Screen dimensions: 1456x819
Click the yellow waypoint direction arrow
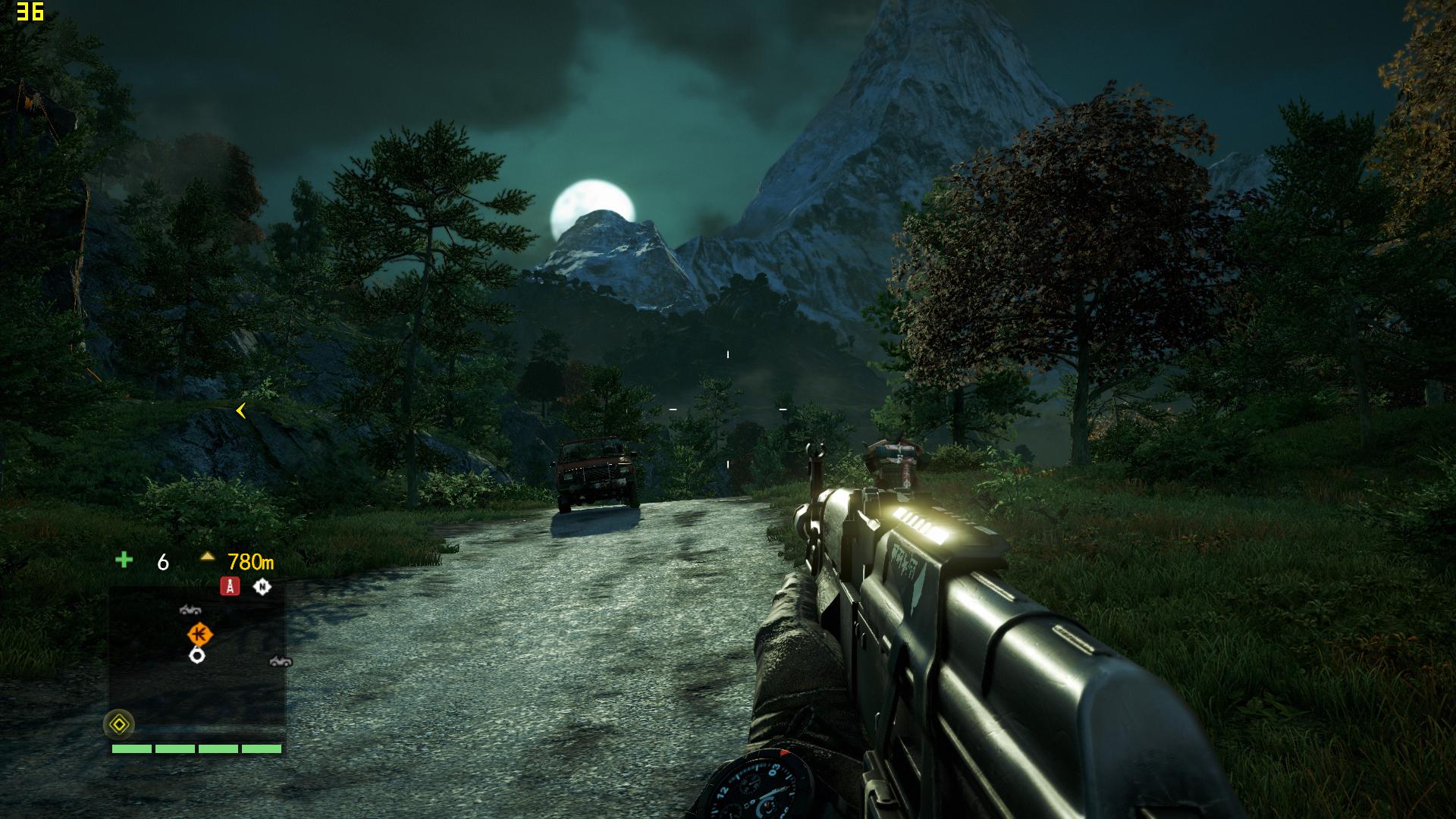240,411
